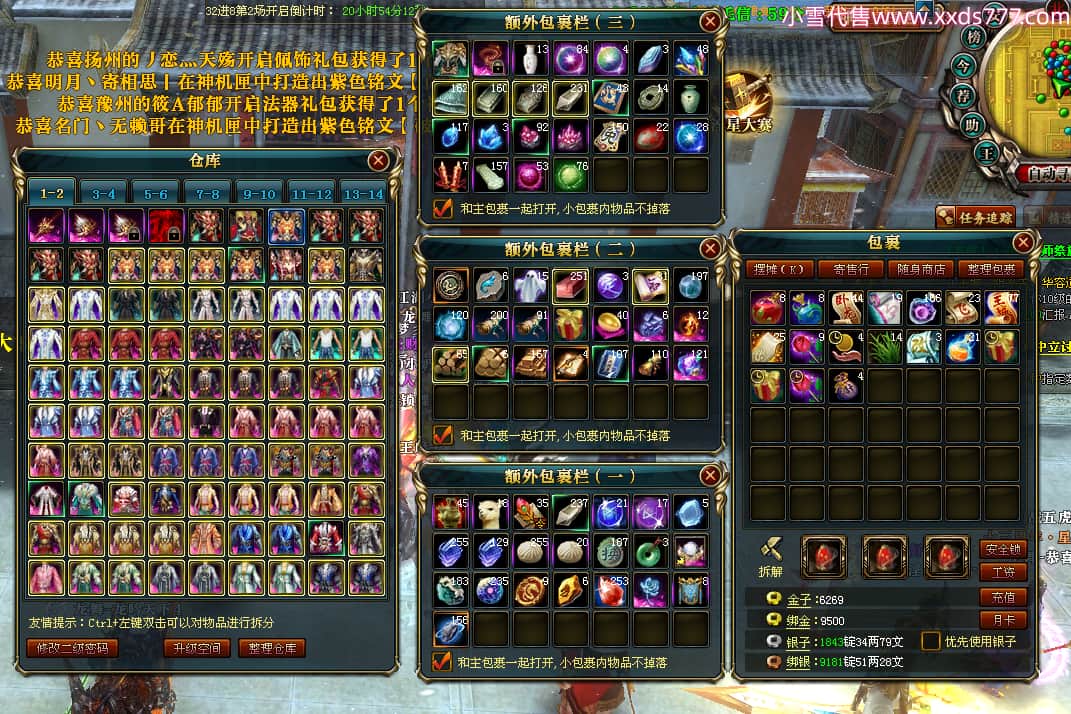Switch to warehouse tab 3-4

pos(104,194)
